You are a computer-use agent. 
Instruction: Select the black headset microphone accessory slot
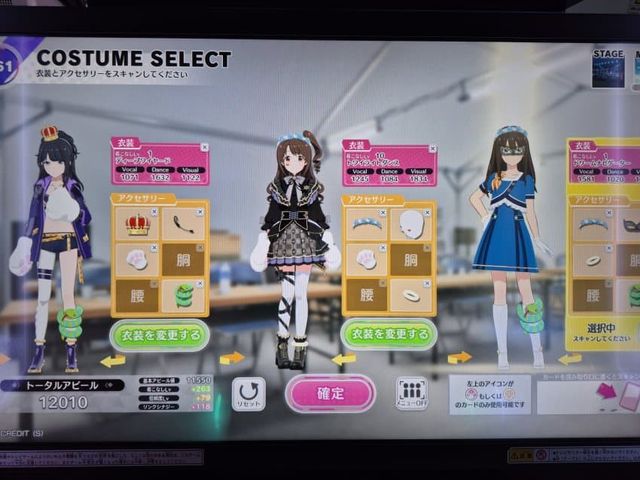pos(183,226)
